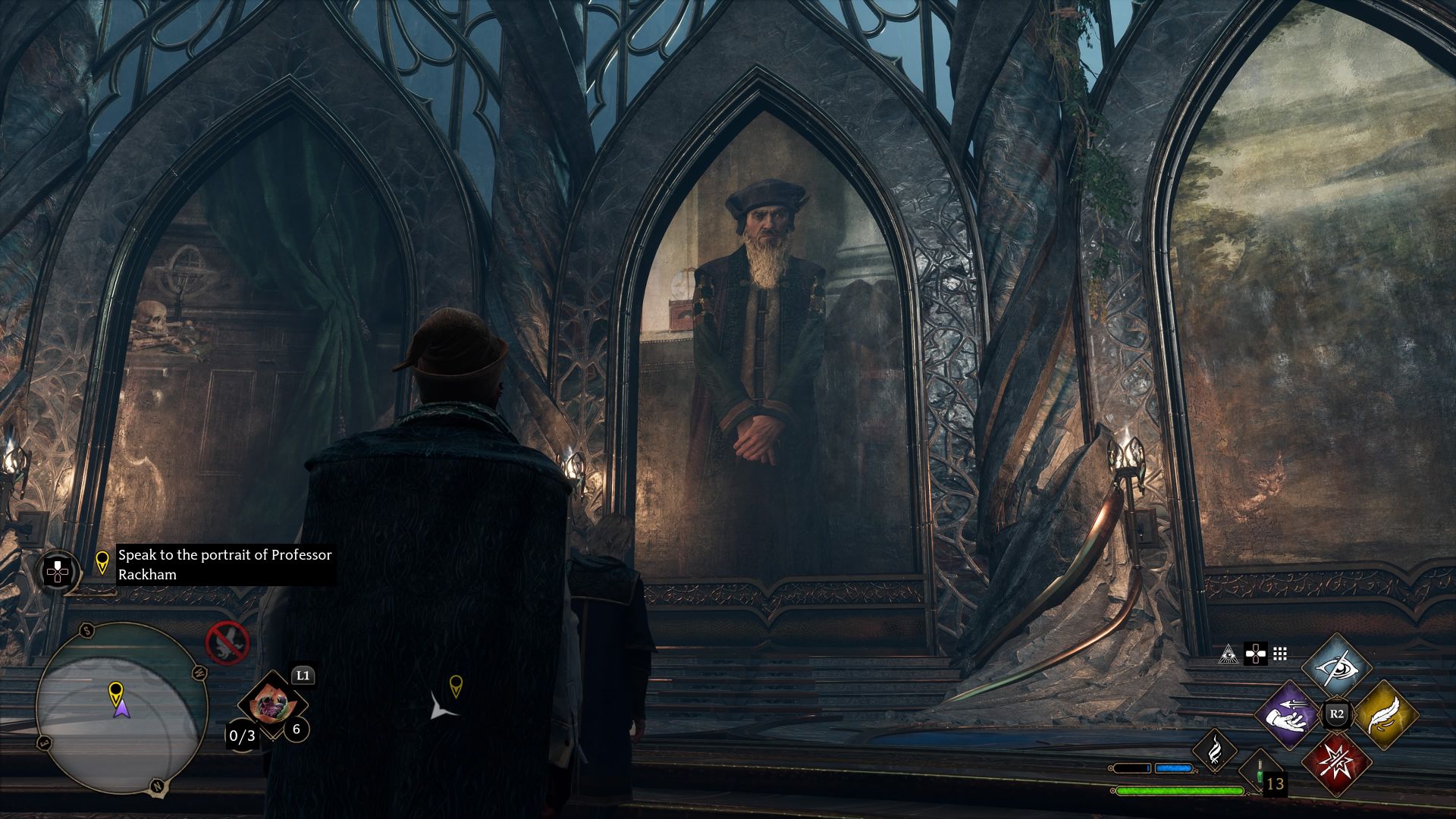The width and height of the screenshot is (1456, 819).
Task: Click the yellow quest marker on the minimap
Action: [116, 691]
